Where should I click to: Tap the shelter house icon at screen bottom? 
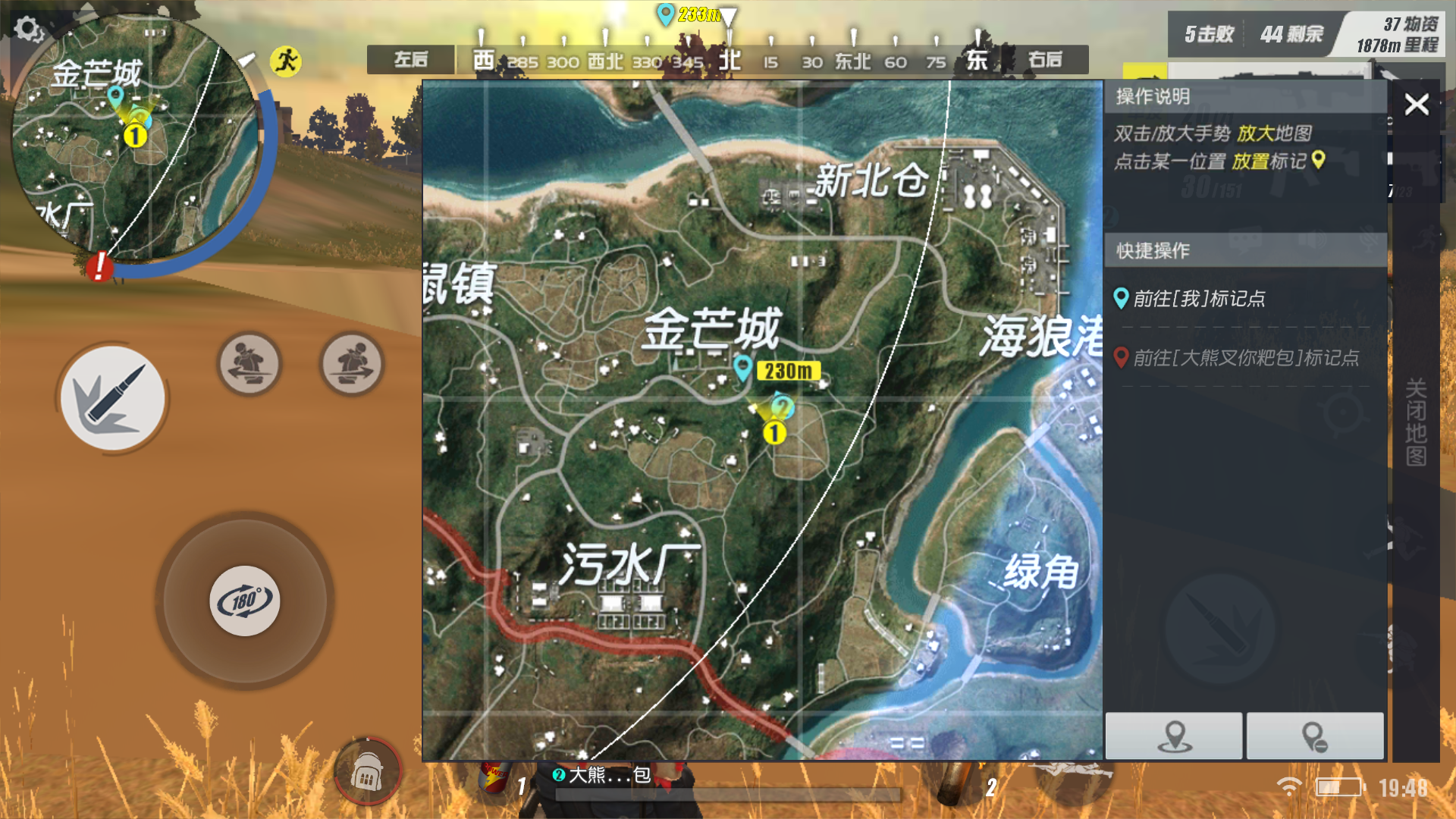click(x=369, y=771)
